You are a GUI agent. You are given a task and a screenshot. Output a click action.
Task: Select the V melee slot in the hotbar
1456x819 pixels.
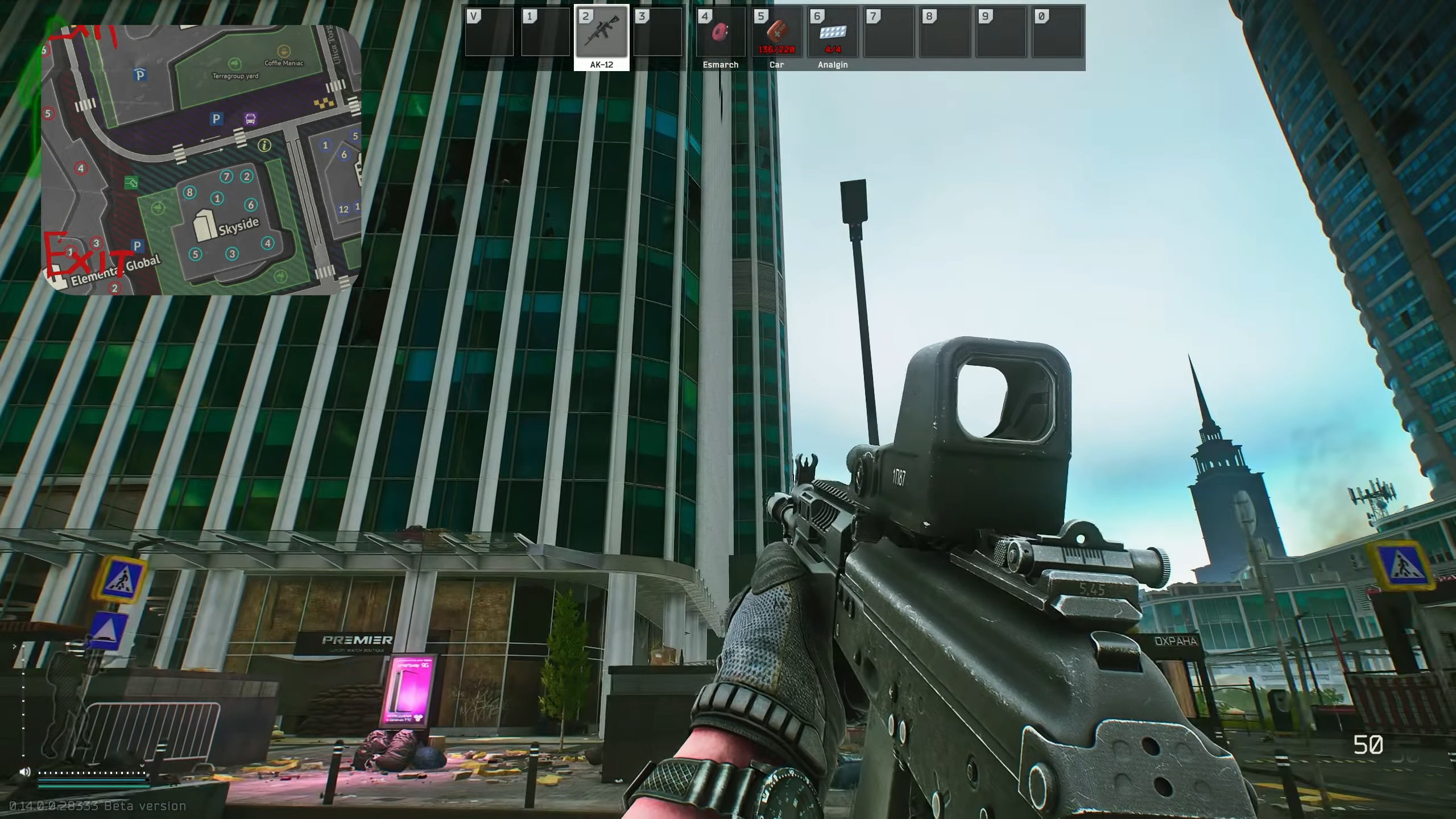(x=490, y=31)
